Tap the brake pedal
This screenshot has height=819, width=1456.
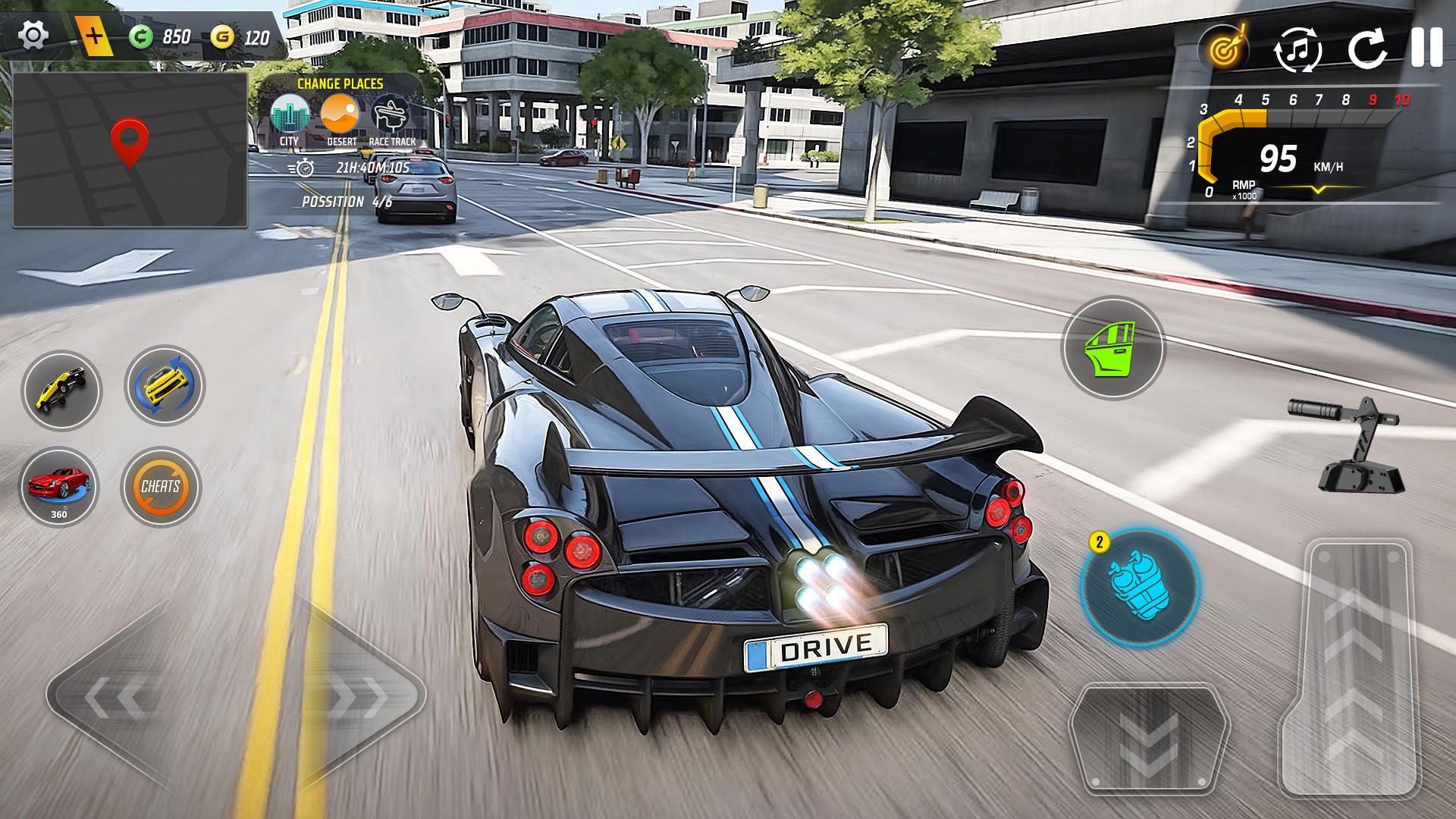pos(1149,738)
